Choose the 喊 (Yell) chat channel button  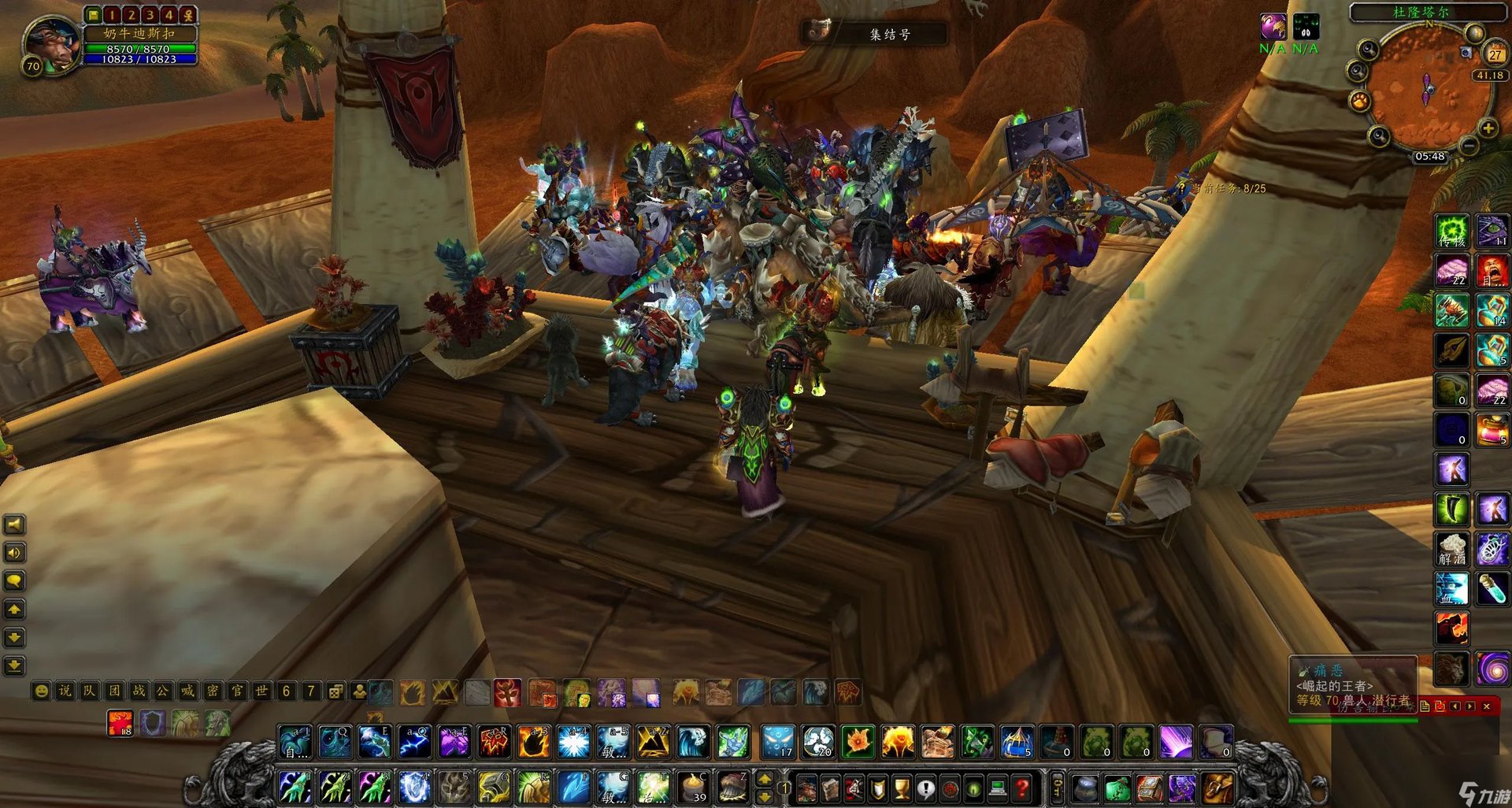(x=187, y=691)
